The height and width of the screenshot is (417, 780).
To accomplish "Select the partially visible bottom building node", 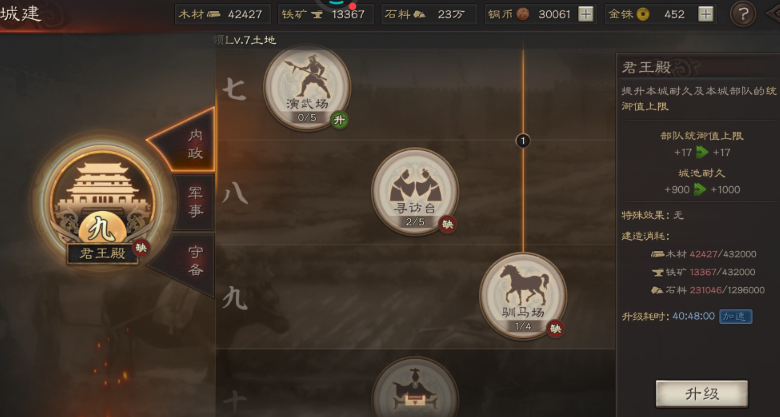I will pos(415,390).
